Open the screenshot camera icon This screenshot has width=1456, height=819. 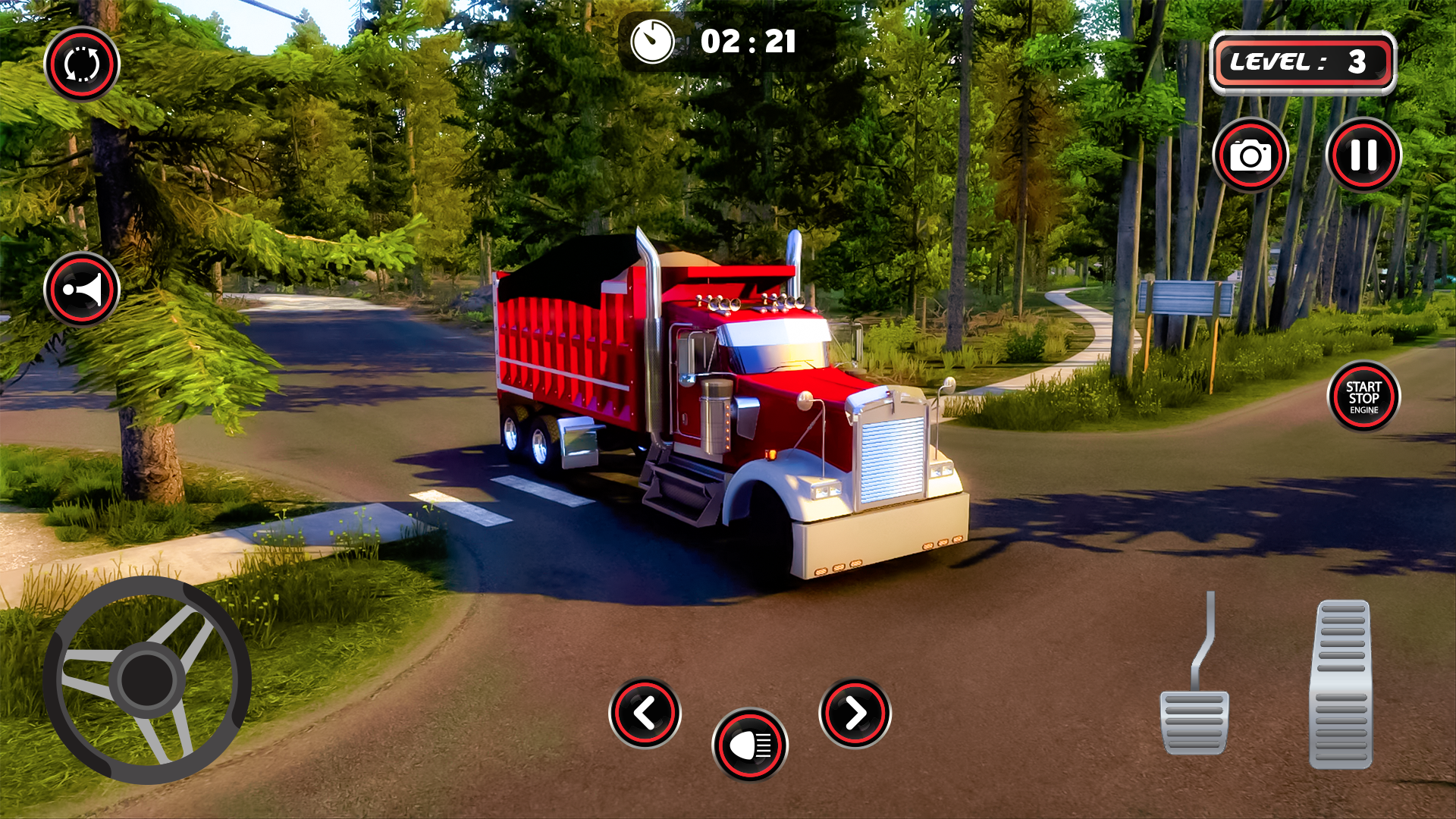1253,155
